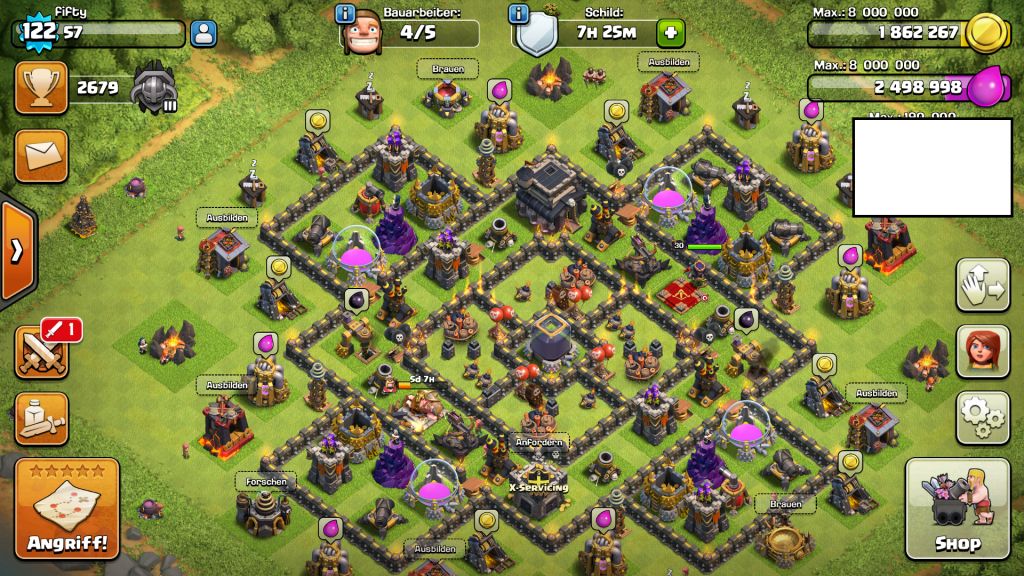1024x576 pixels.
Task: Open the red-haired hero portrait button
Action: pyautogui.click(x=982, y=351)
